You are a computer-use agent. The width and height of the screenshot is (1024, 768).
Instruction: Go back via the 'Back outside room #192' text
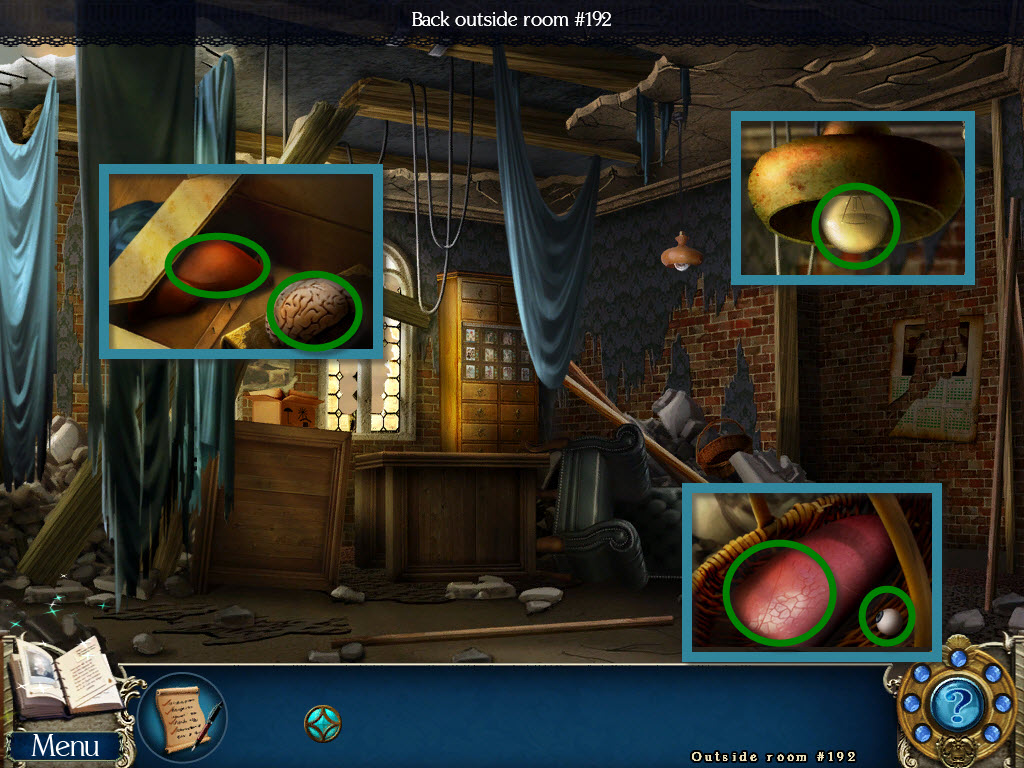[x=511, y=19]
